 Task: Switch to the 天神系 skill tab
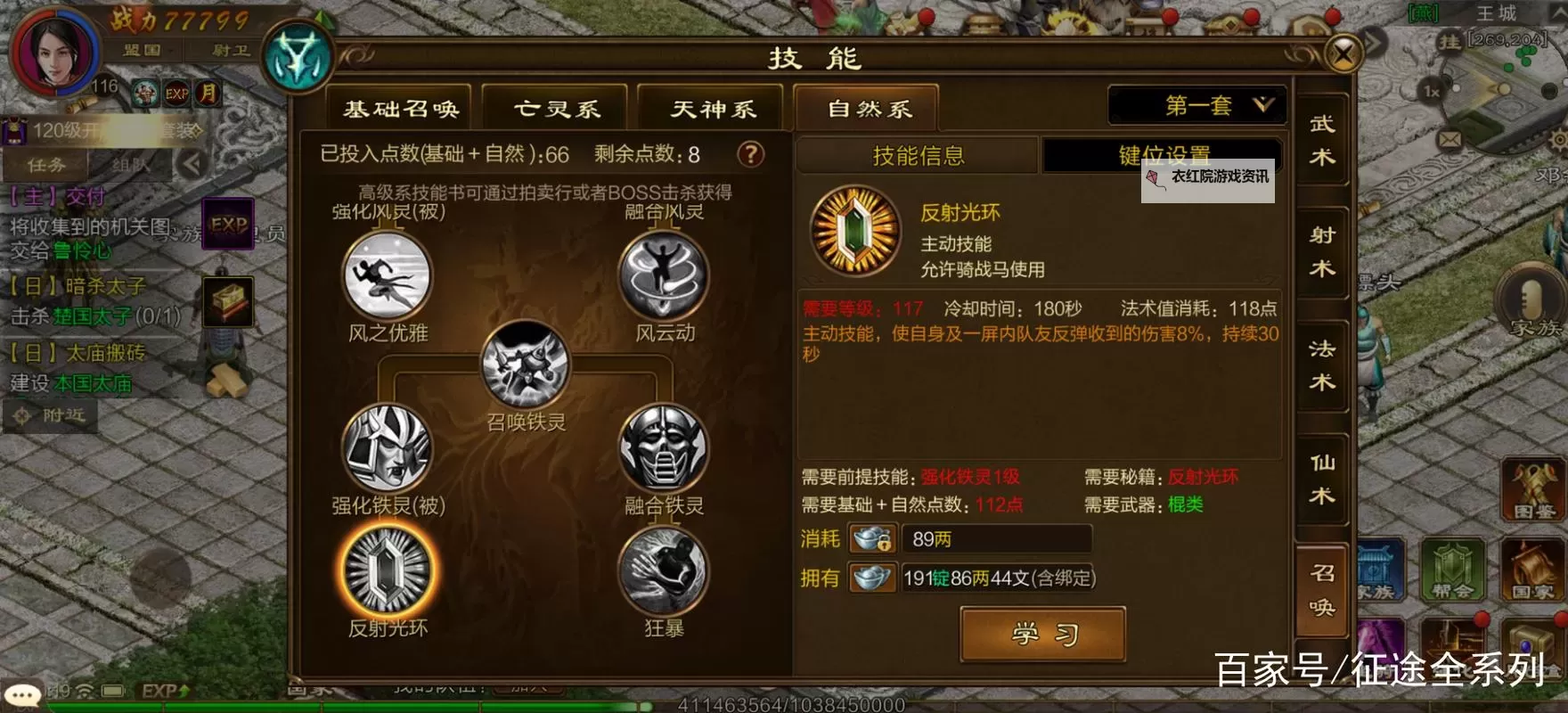pos(711,107)
